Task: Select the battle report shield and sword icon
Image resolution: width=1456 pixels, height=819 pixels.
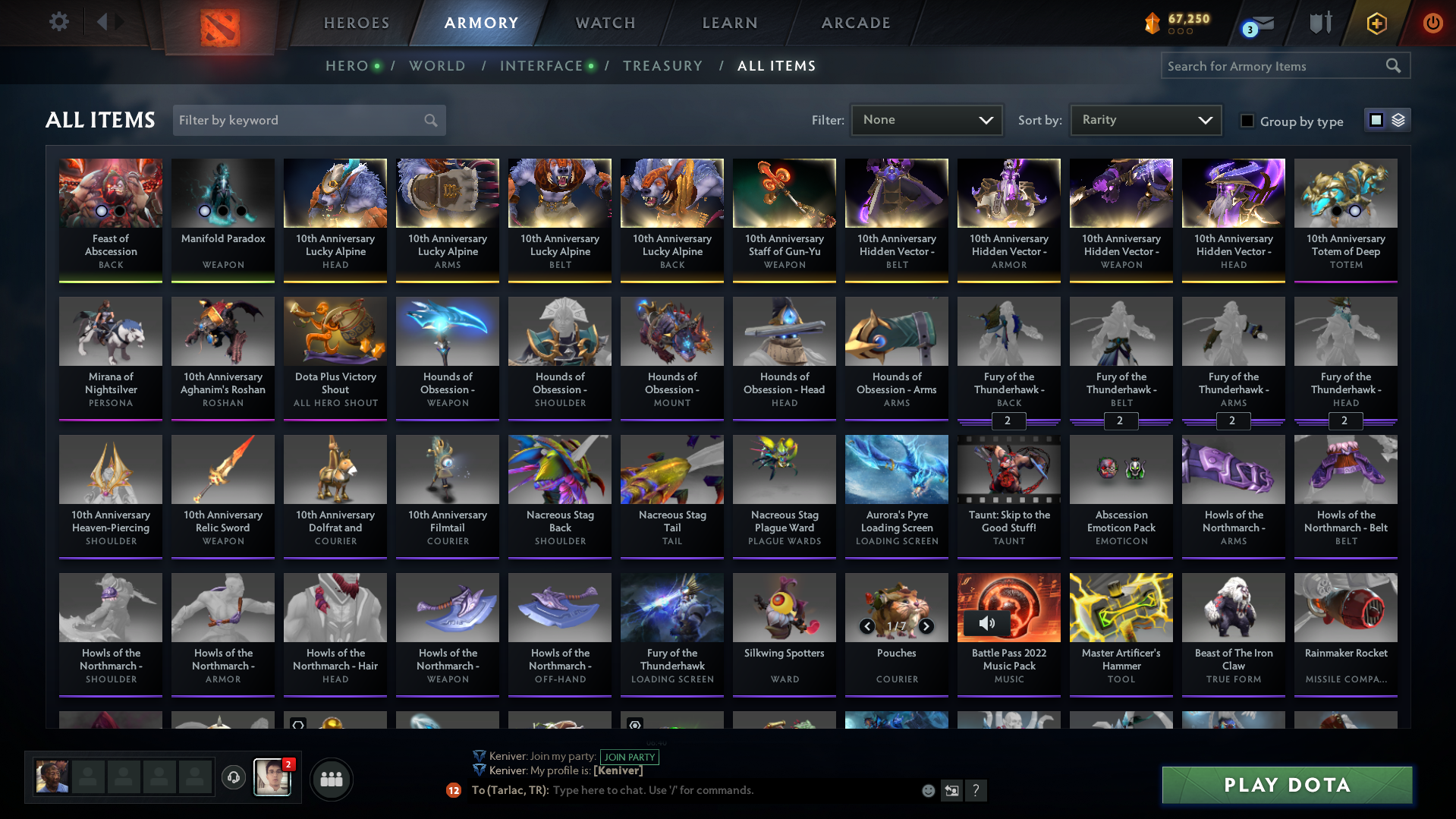Action: click(1319, 23)
